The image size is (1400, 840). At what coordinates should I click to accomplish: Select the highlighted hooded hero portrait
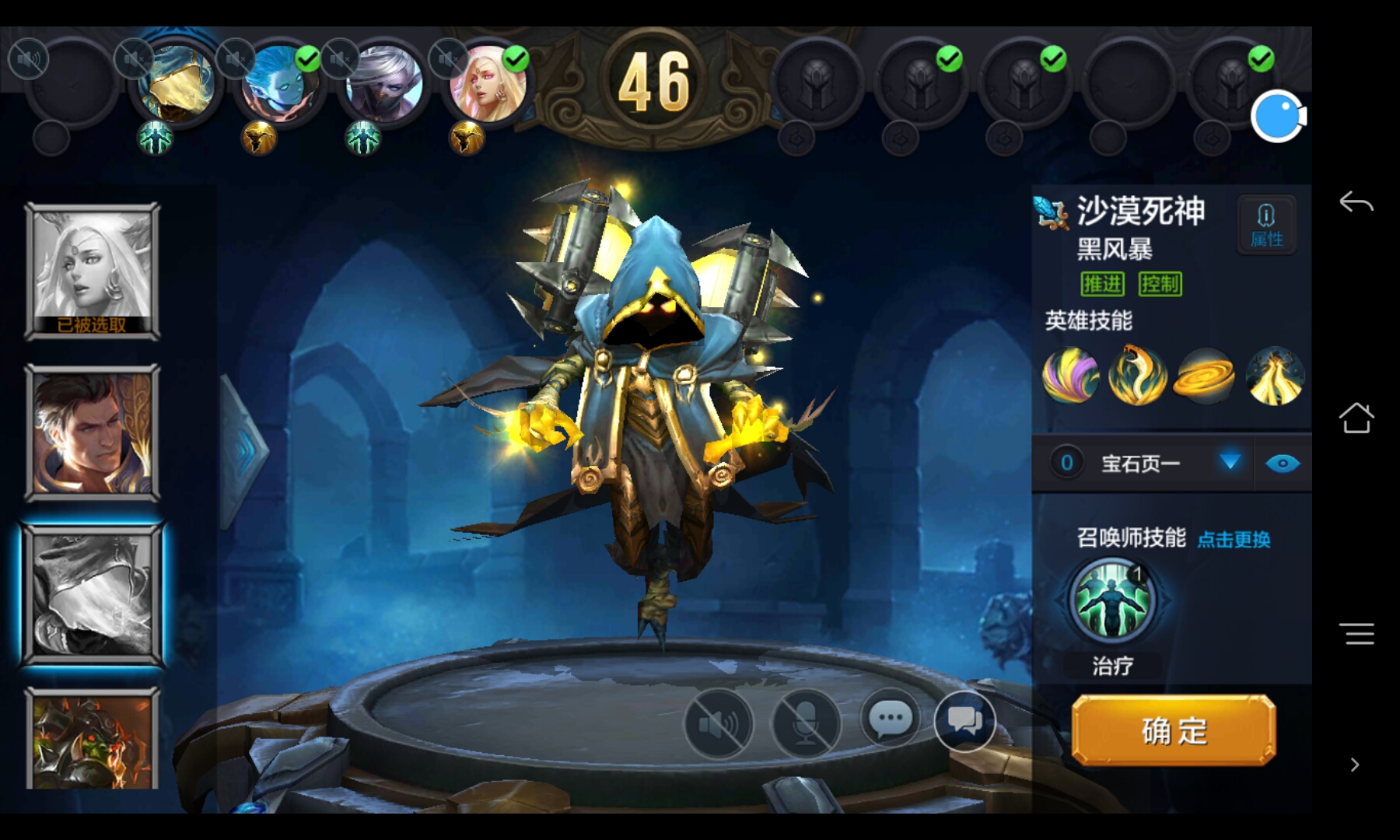pyautogui.click(x=93, y=595)
